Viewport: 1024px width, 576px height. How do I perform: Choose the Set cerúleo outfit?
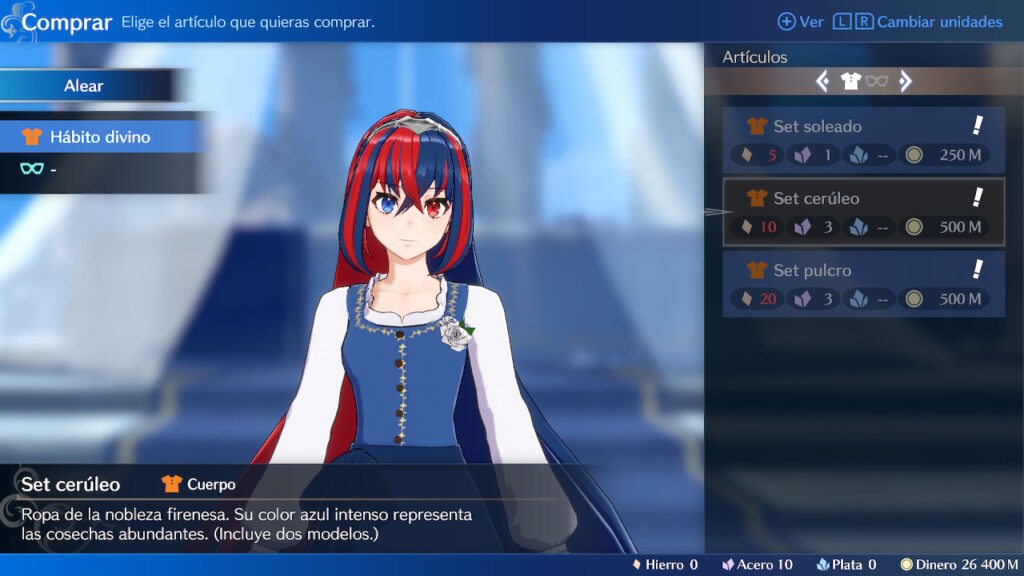coord(863,212)
